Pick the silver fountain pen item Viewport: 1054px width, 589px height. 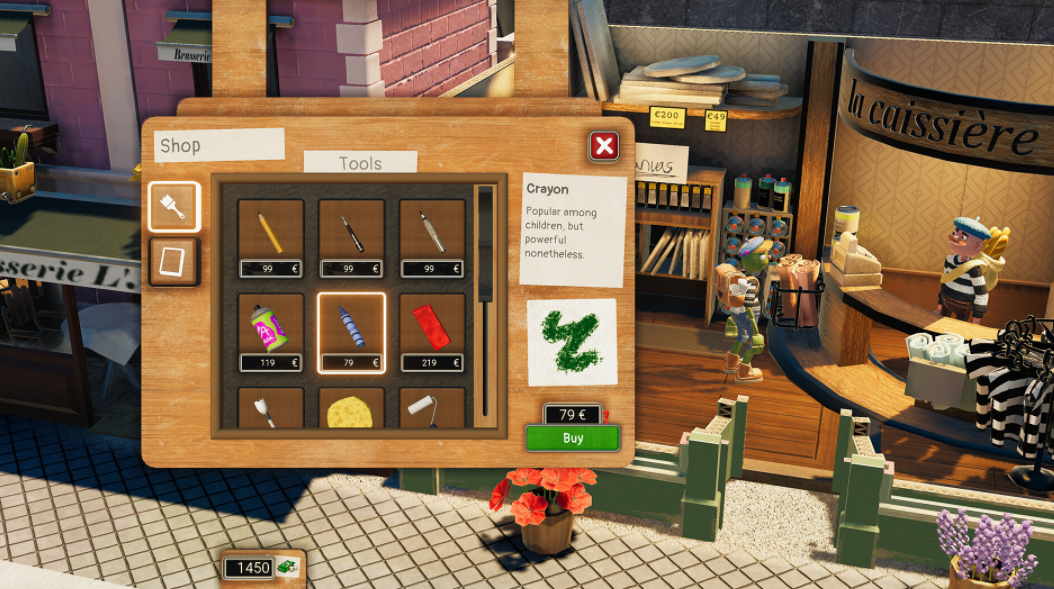pyautogui.click(x=433, y=232)
